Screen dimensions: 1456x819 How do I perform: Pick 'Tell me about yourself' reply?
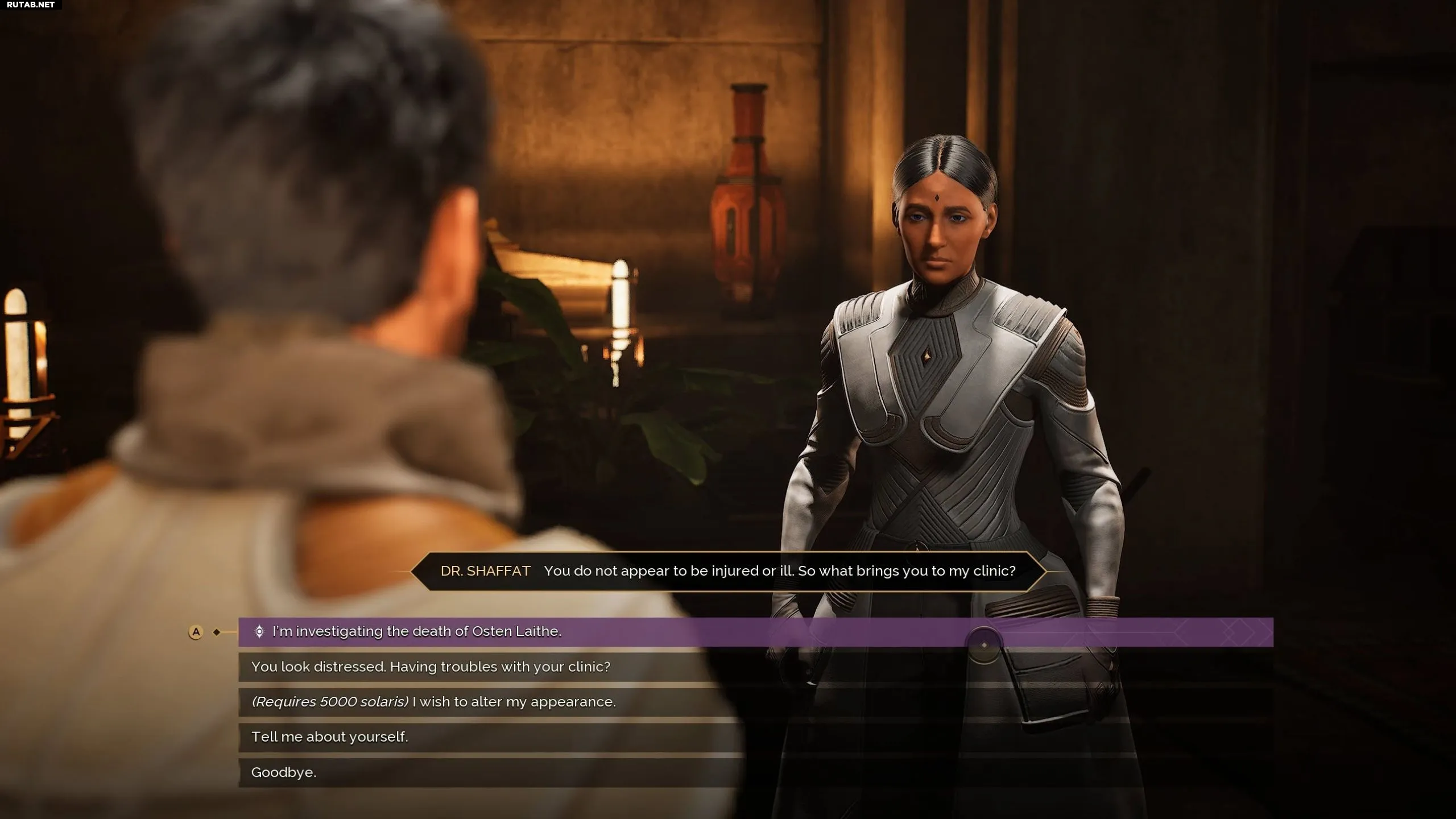click(330, 737)
